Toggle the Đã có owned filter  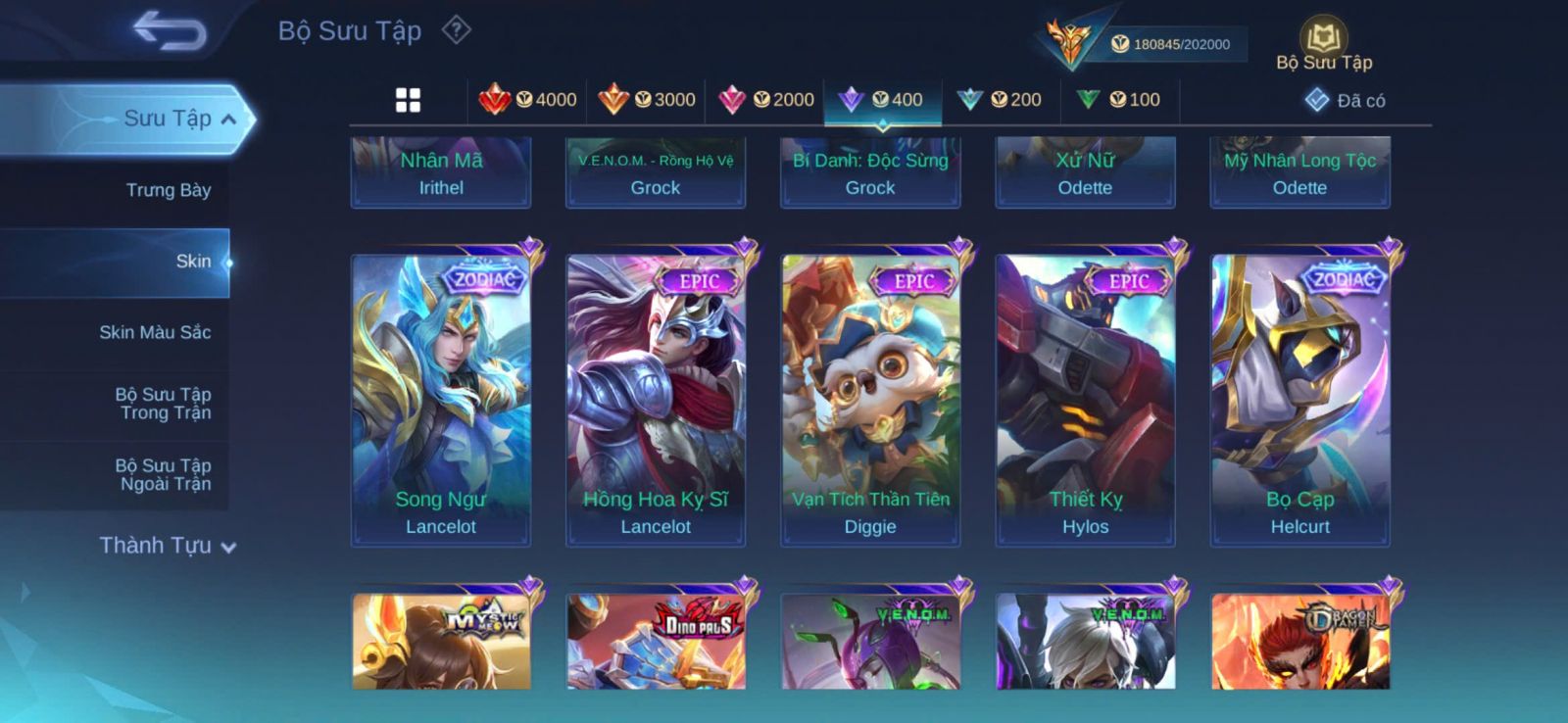(1346, 100)
